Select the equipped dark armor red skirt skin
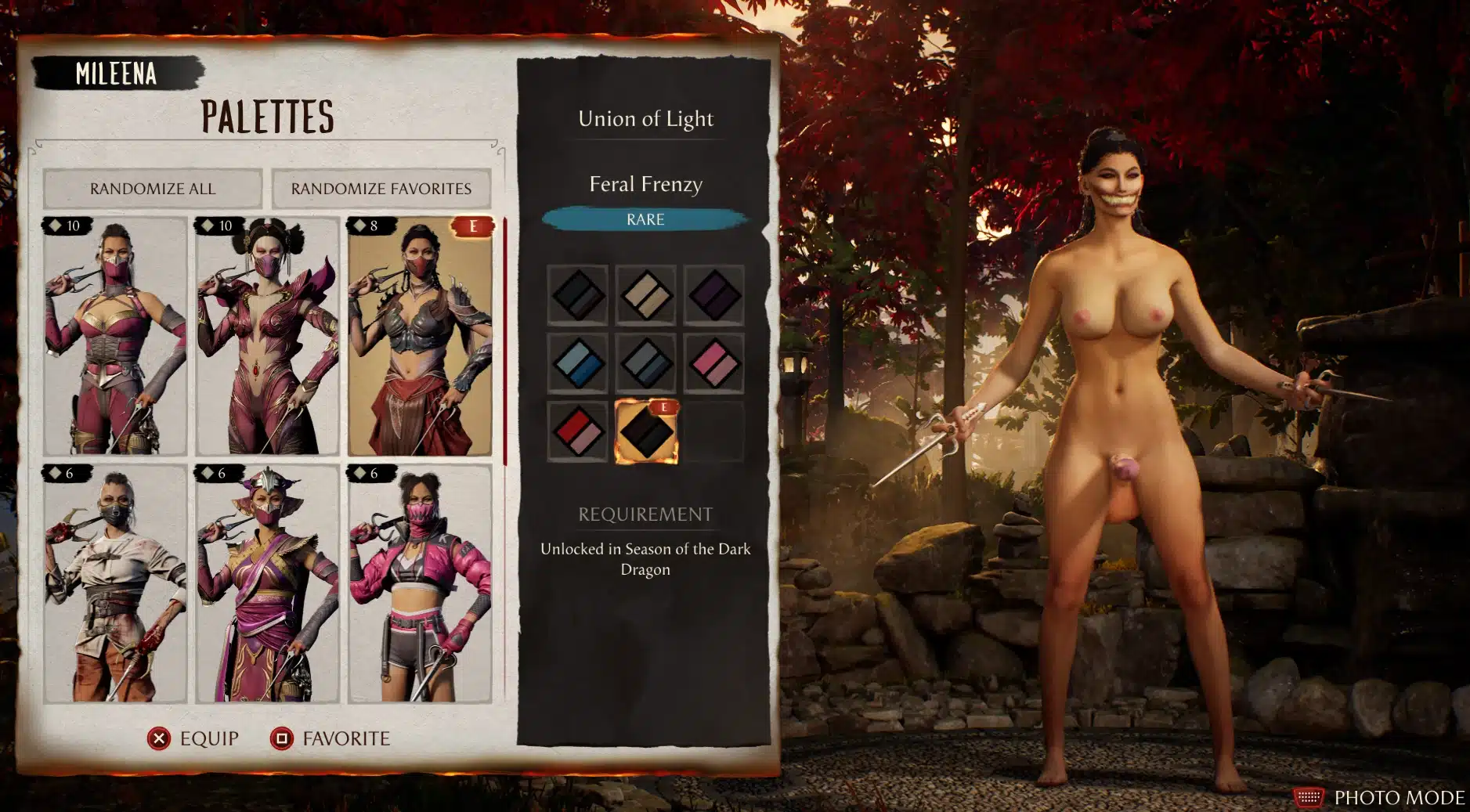The width and height of the screenshot is (1470, 812). tap(420, 337)
